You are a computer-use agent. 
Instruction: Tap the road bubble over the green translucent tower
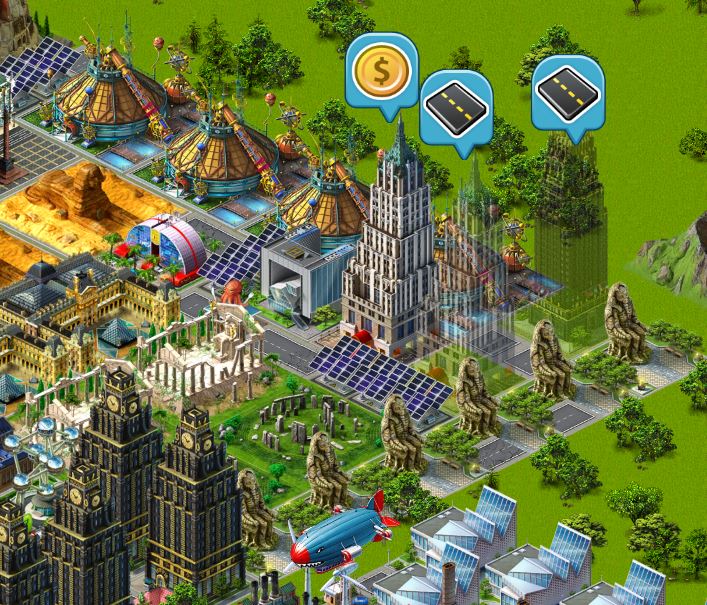[x=567, y=93]
